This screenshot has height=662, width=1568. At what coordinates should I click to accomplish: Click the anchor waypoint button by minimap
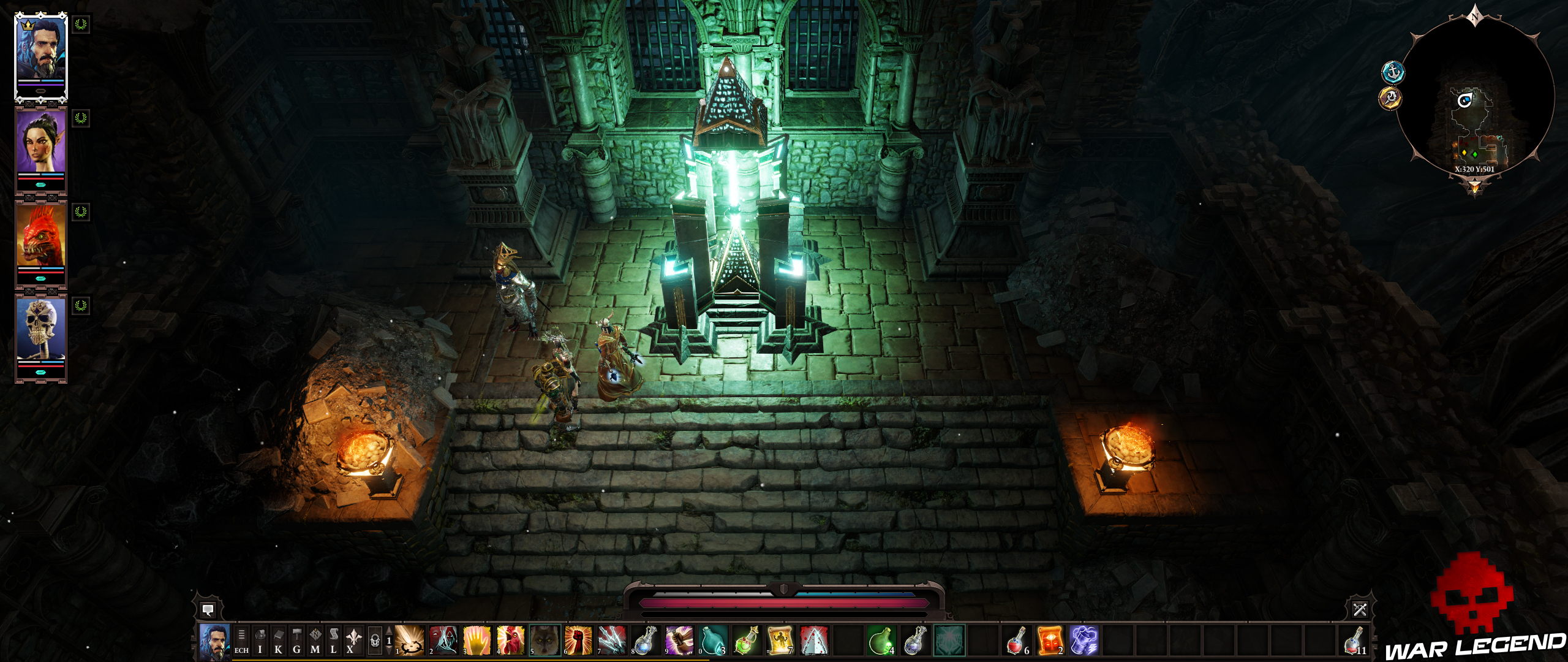pos(1393,72)
